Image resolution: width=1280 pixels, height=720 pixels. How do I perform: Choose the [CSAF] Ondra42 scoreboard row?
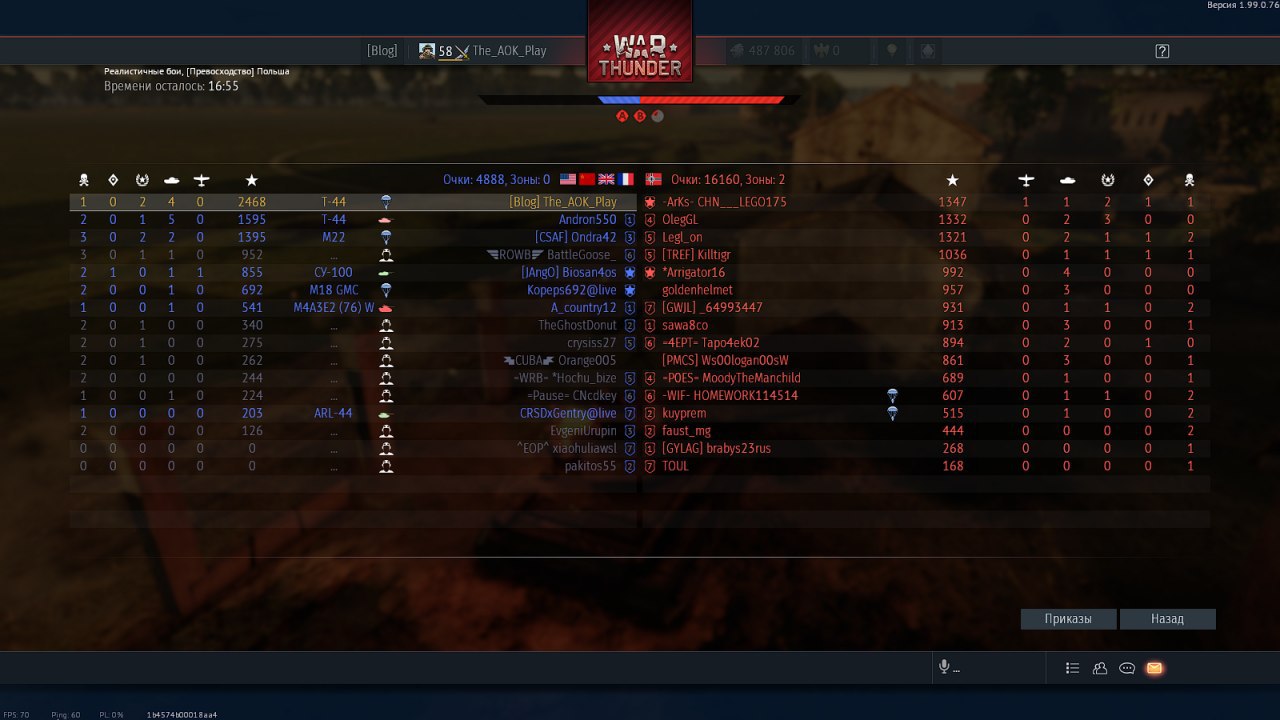(x=575, y=237)
